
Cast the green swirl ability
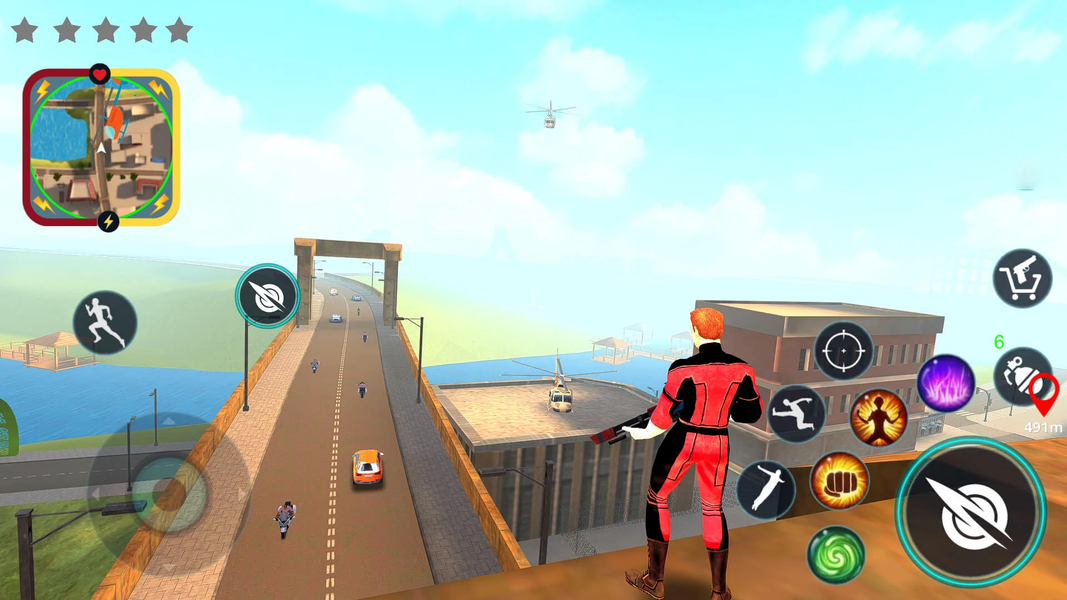[836, 554]
